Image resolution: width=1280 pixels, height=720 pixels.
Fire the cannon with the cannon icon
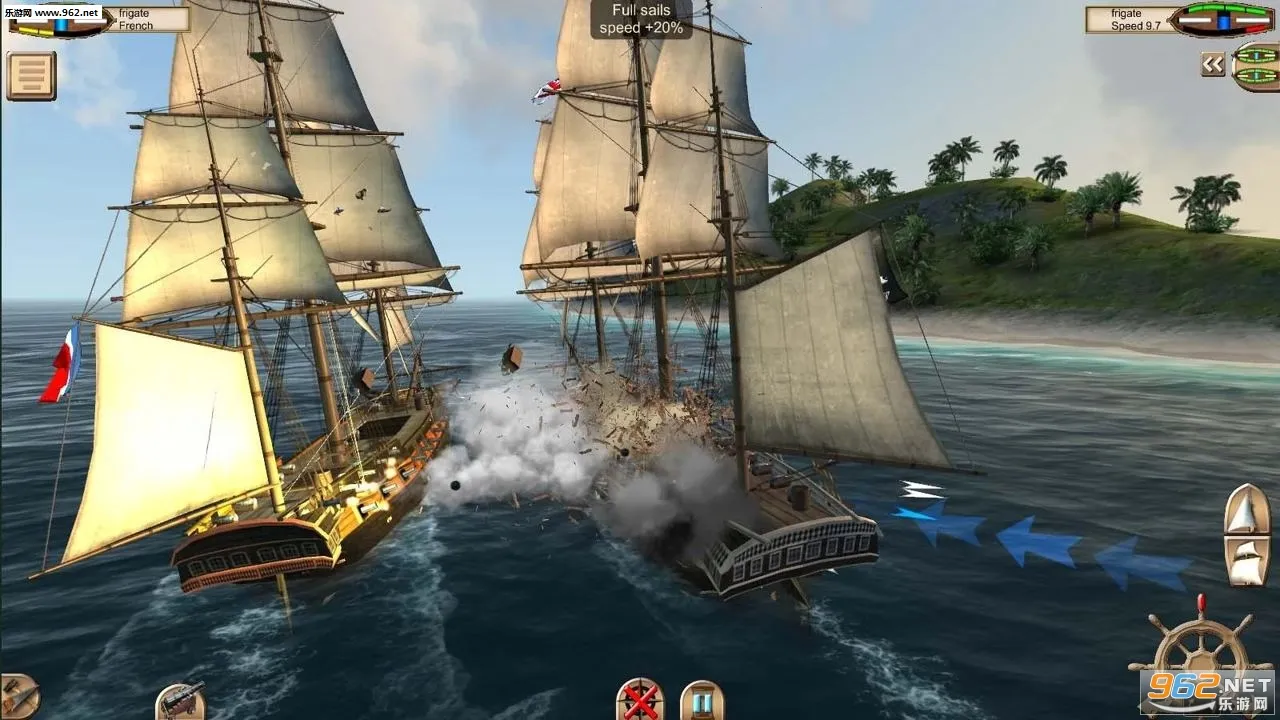(180, 701)
